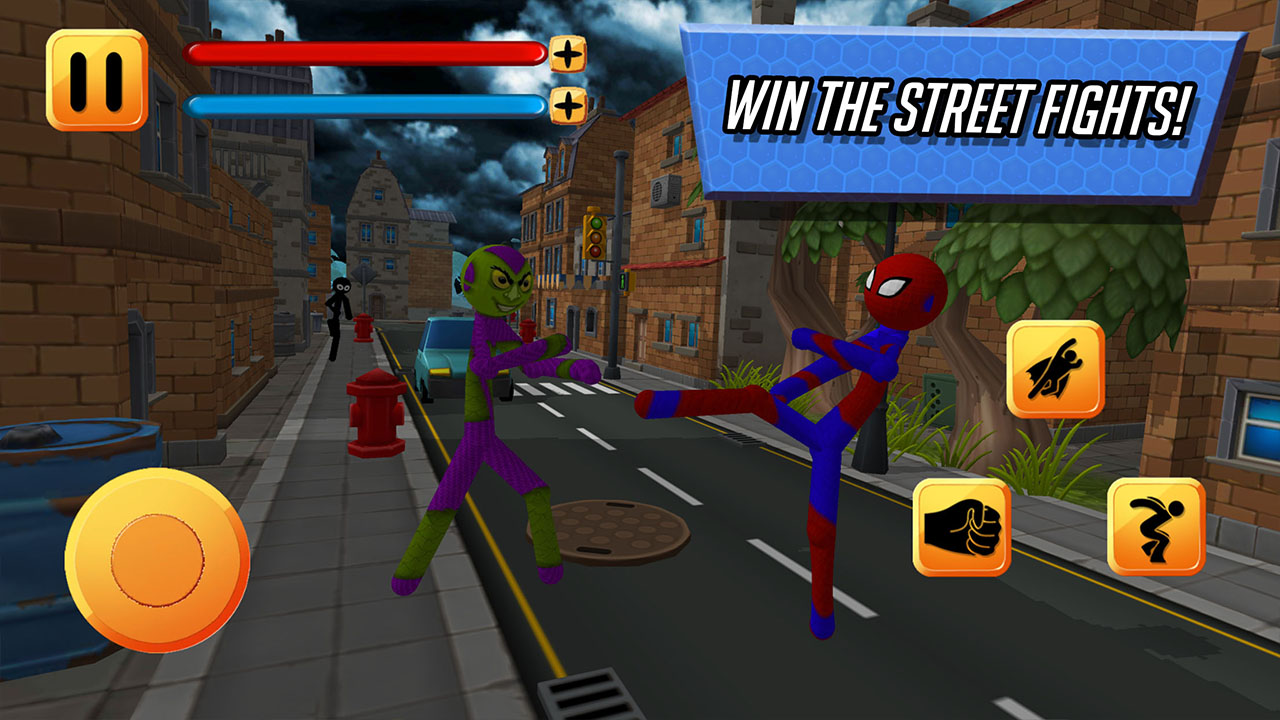Refill health using the red bar's plus button
Screen dimensions: 1280x720
pos(568,55)
